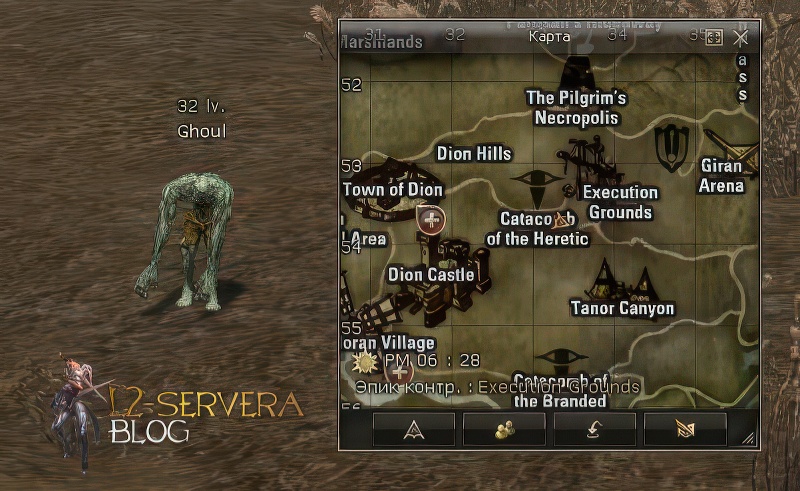Click the resize grip on the map window
The width and height of the screenshot is (800, 491).
(748, 439)
